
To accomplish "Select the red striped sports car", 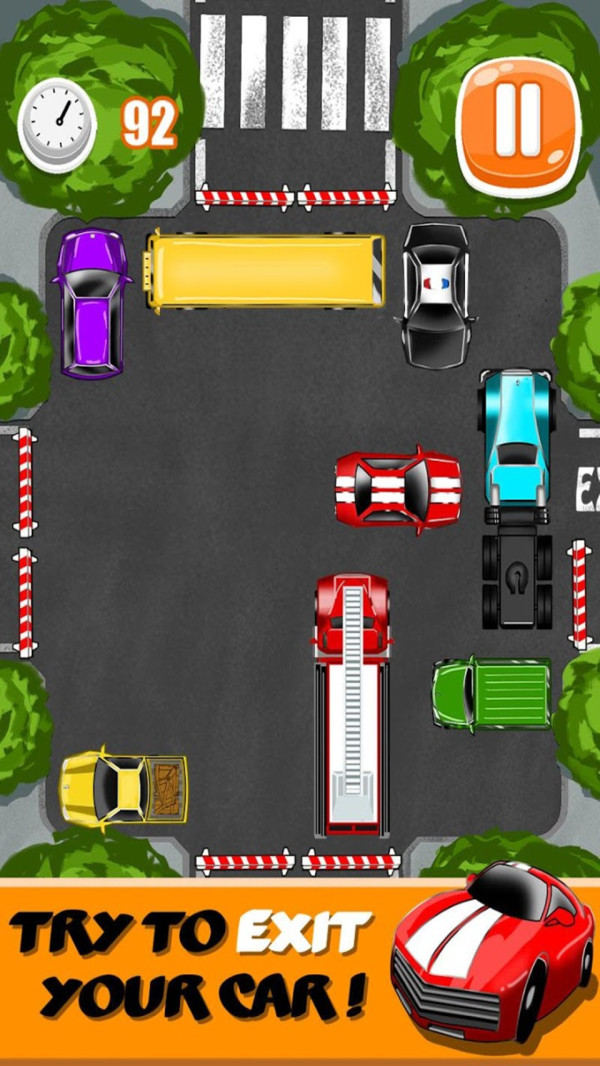I will click(x=397, y=490).
